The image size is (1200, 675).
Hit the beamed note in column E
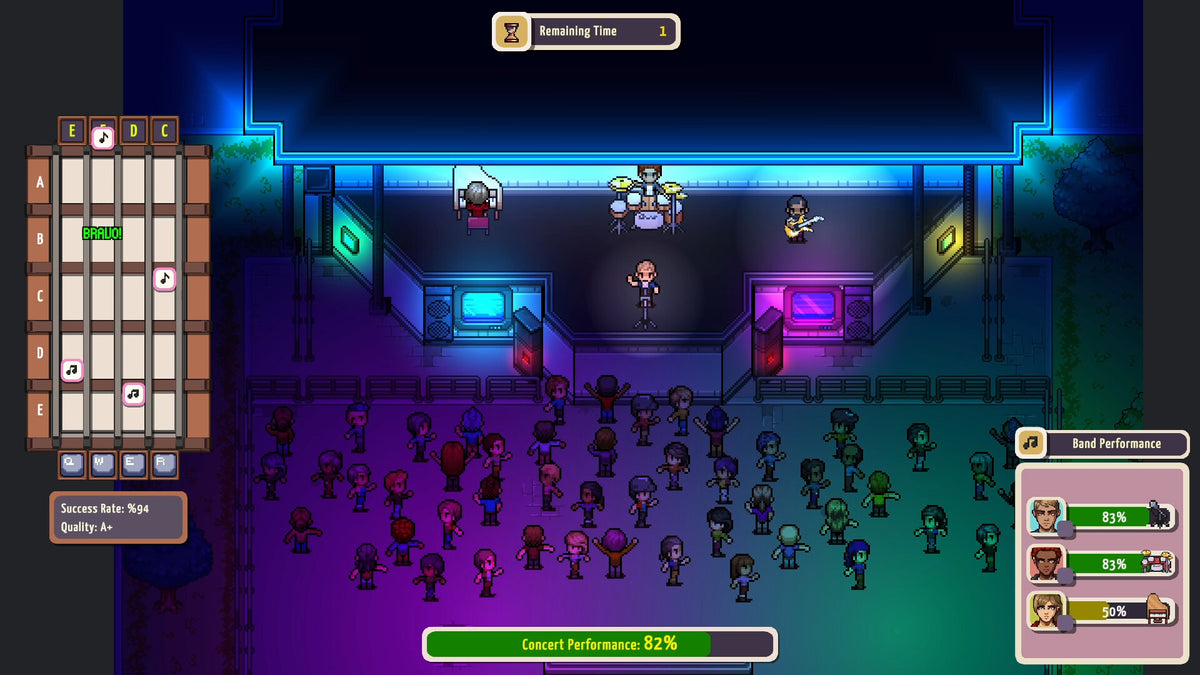click(x=71, y=370)
